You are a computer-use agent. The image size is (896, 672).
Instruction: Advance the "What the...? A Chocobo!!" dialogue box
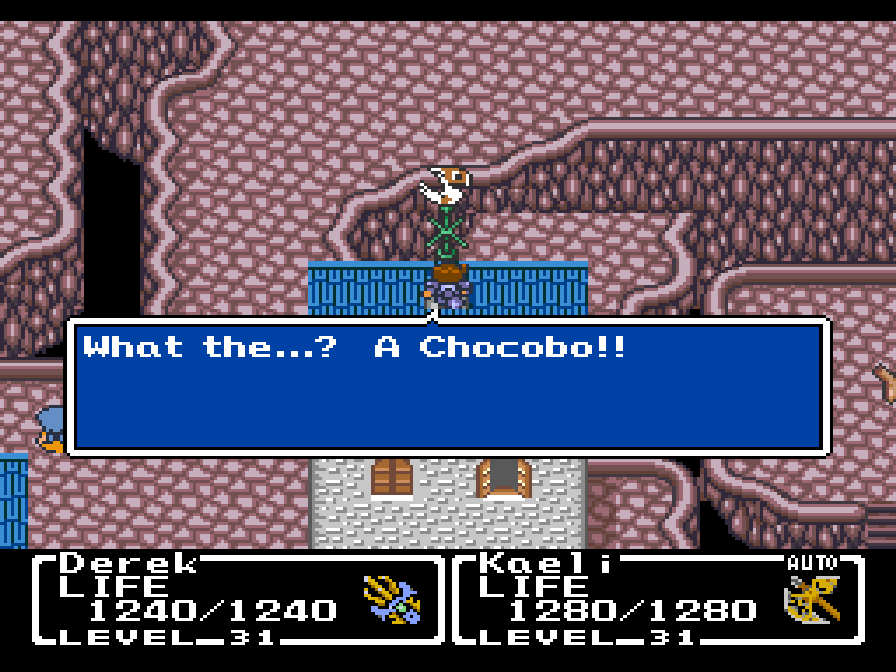tap(448, 387)
